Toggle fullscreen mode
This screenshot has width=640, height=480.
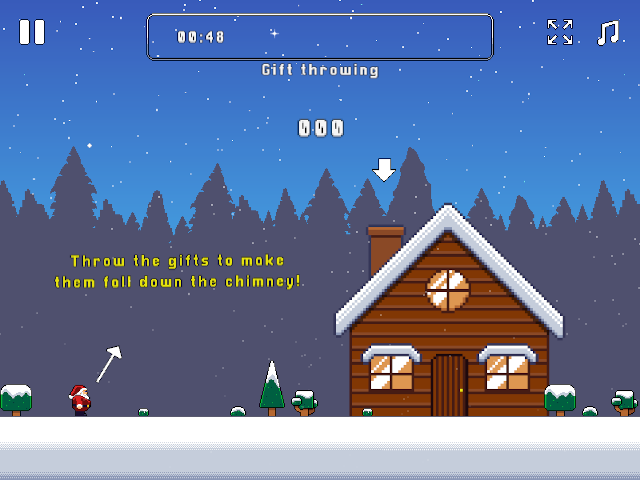click(x=560, y=33)
